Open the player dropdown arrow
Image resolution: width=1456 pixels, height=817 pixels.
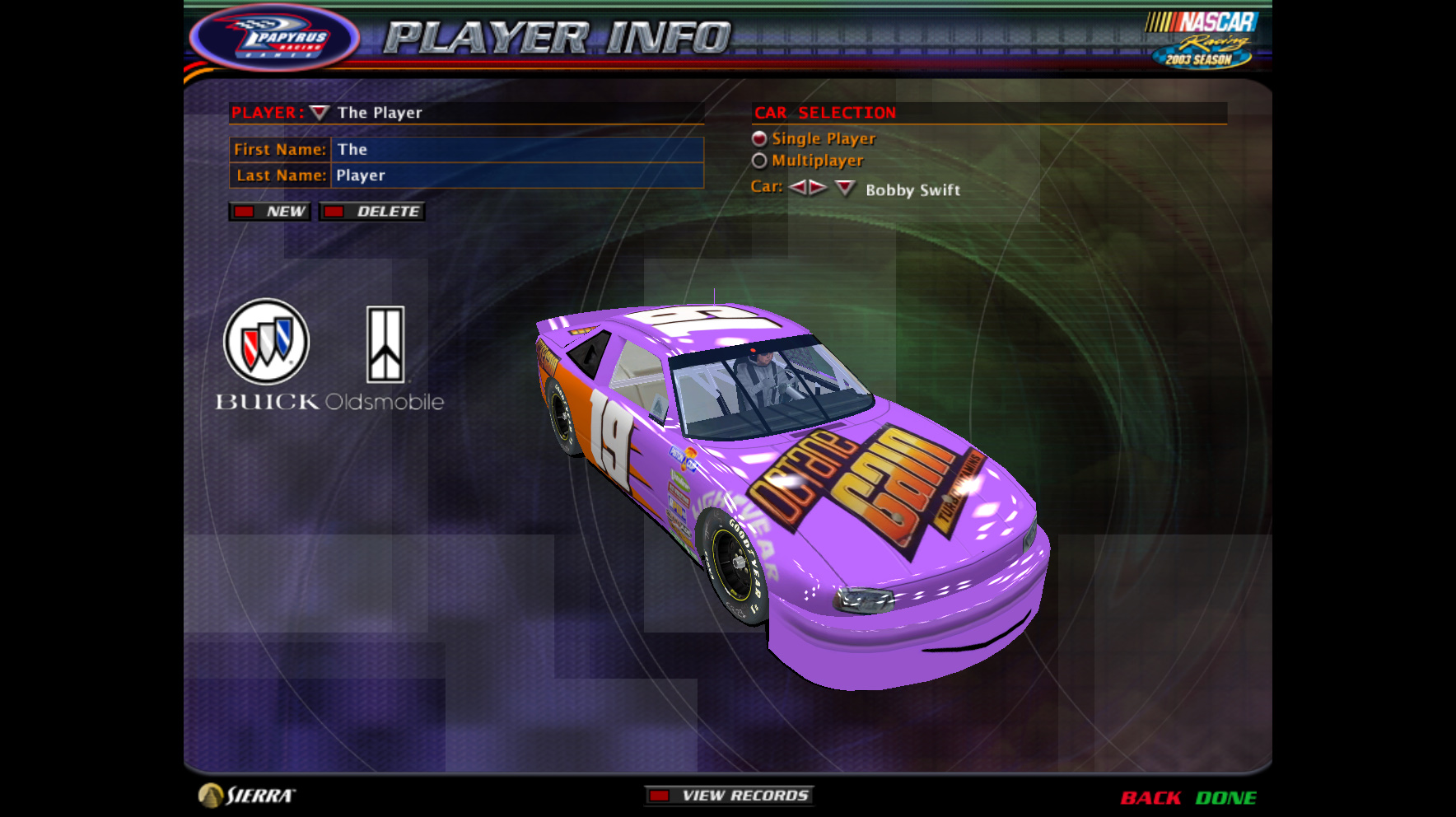pos(320,113)
